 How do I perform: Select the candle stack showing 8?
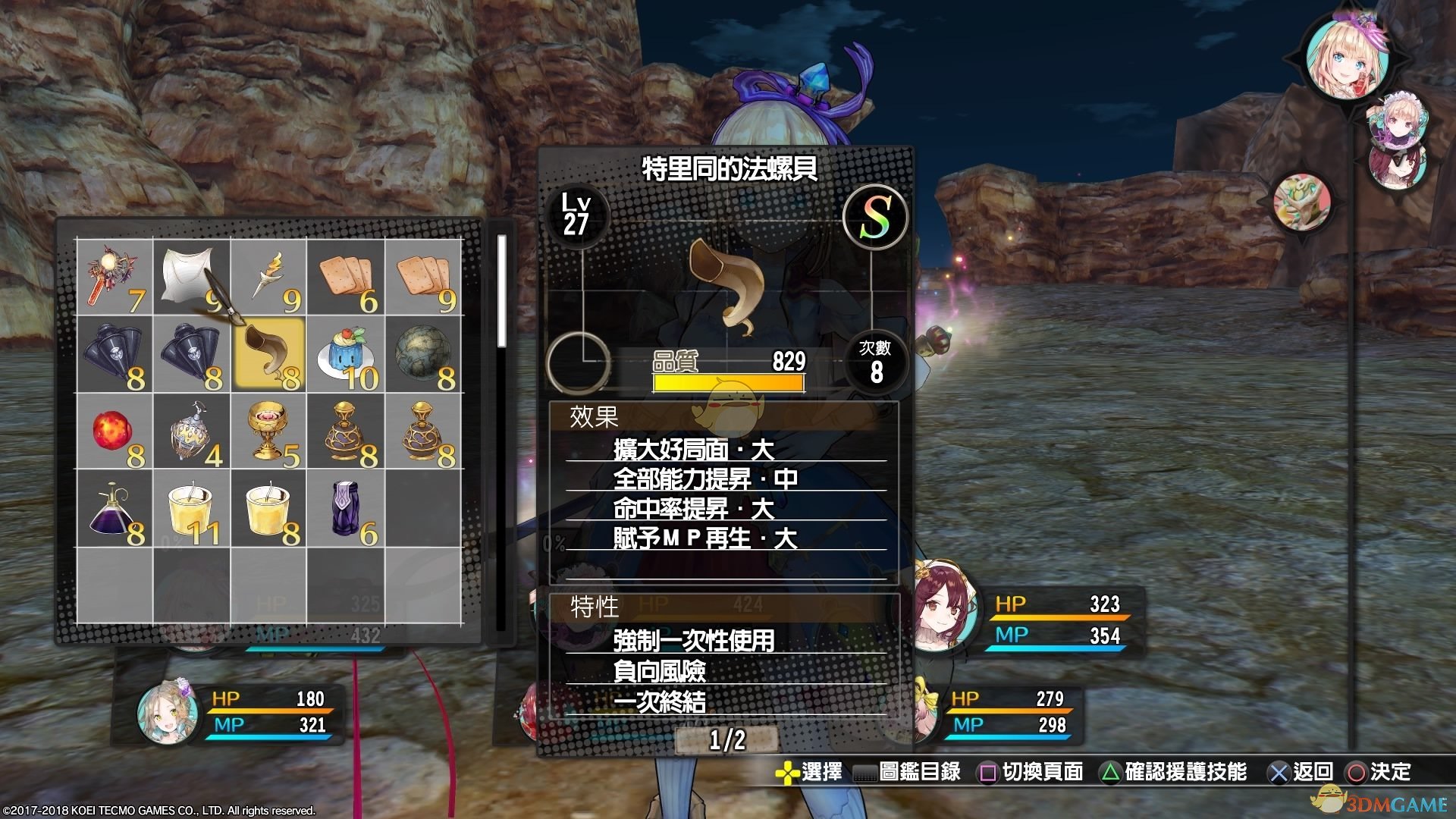(x=269, y=510)
